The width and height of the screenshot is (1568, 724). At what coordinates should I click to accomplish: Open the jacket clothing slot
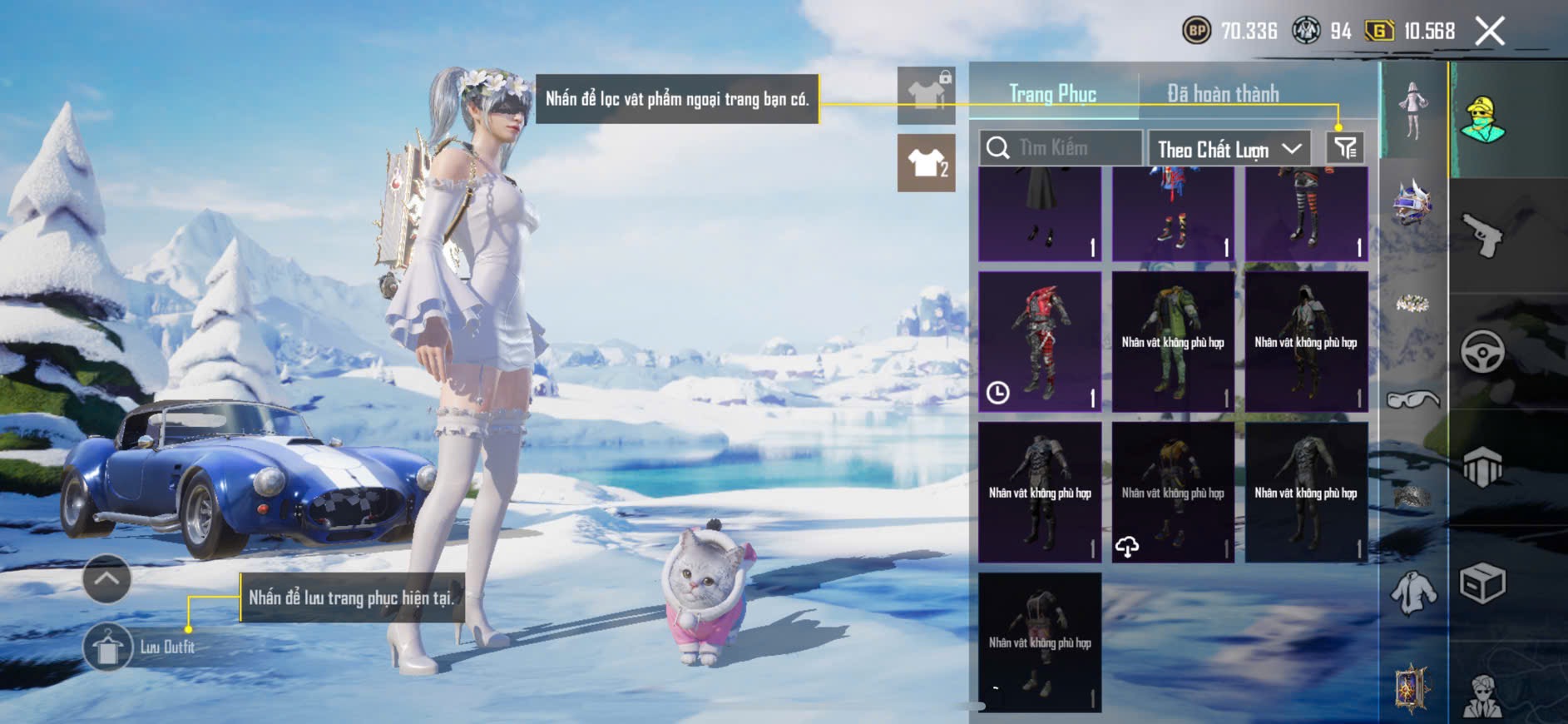(1412, 593)
